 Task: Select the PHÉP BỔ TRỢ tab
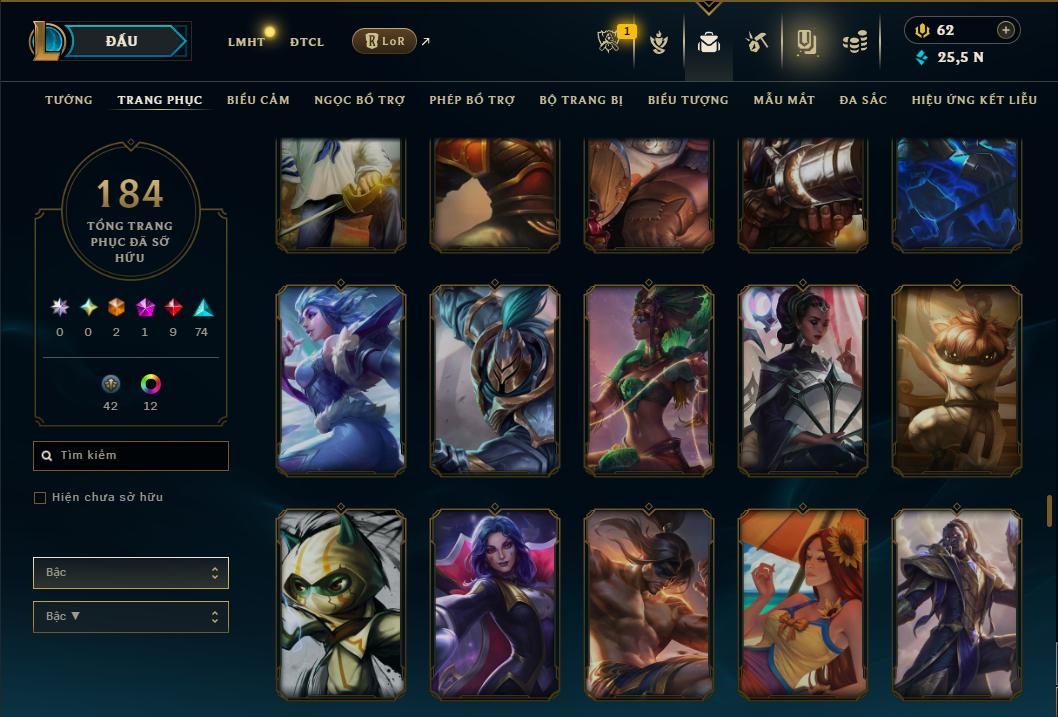pos(472,100)
